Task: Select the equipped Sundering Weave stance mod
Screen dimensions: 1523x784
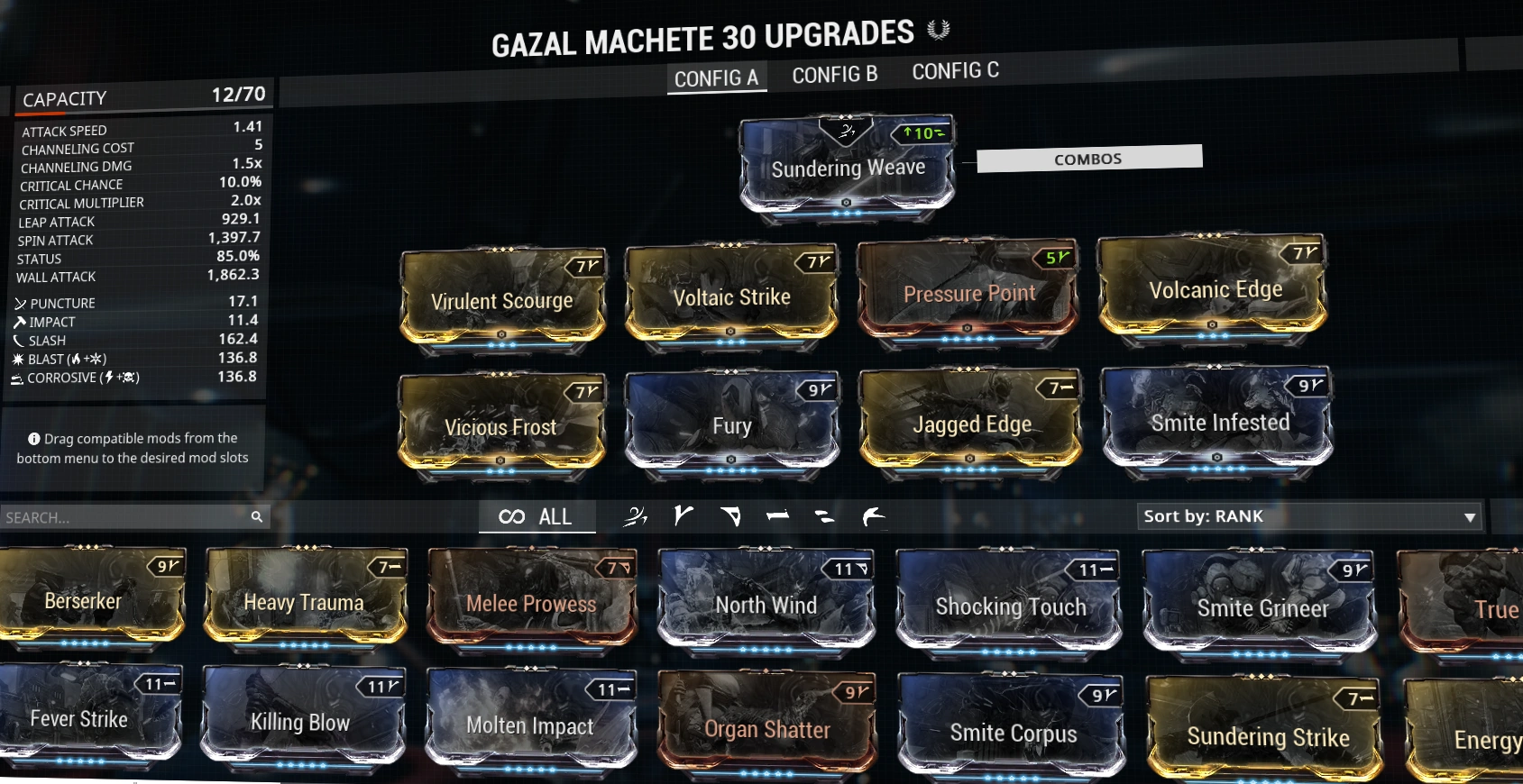Action: (847, 169)
